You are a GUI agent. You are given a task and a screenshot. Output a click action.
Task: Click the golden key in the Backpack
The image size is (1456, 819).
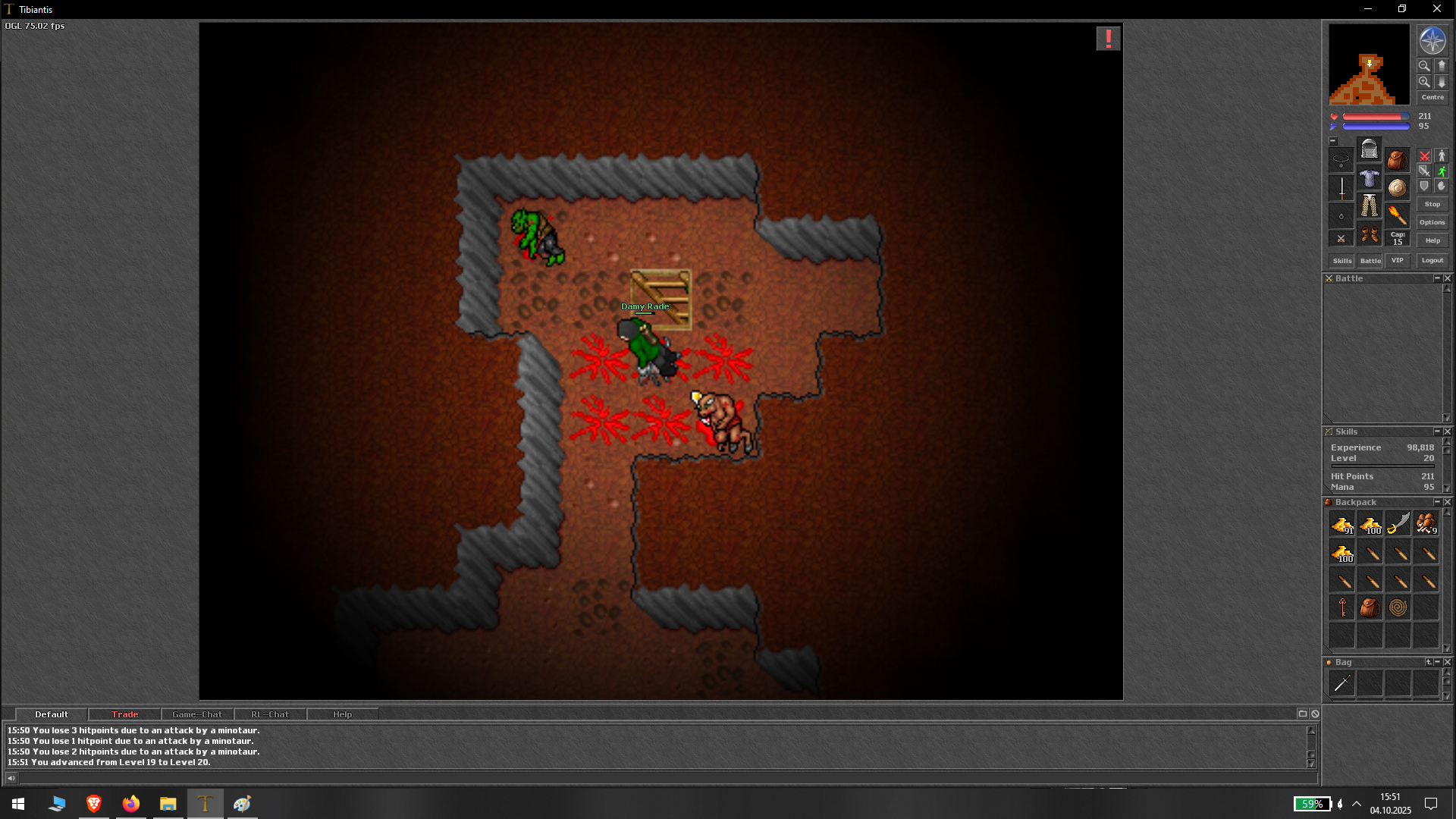(1344, 607)
